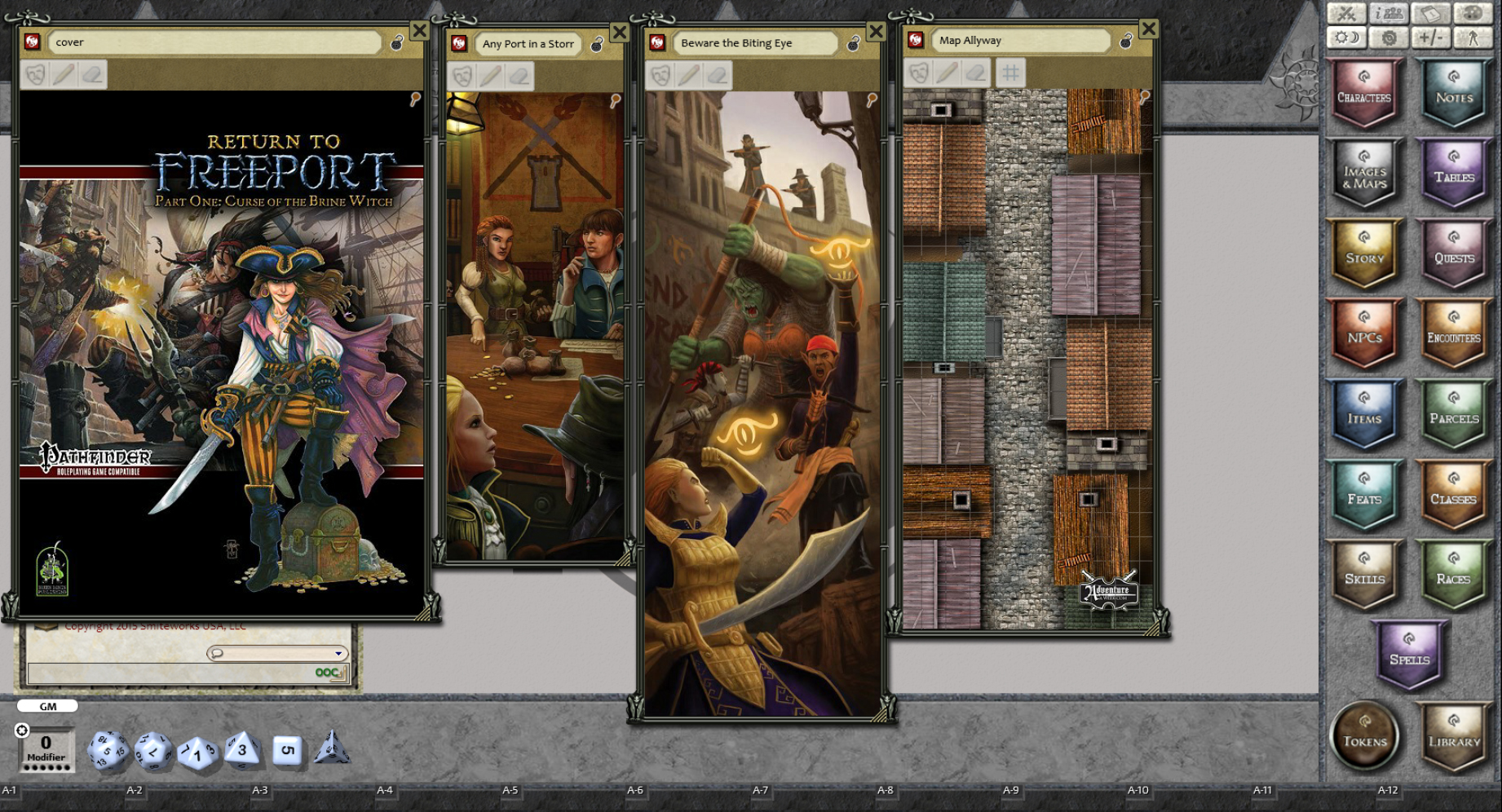Open the Combat Tracker from the top toolbar
The image size is (1502, 812).
pos(1346,12)
